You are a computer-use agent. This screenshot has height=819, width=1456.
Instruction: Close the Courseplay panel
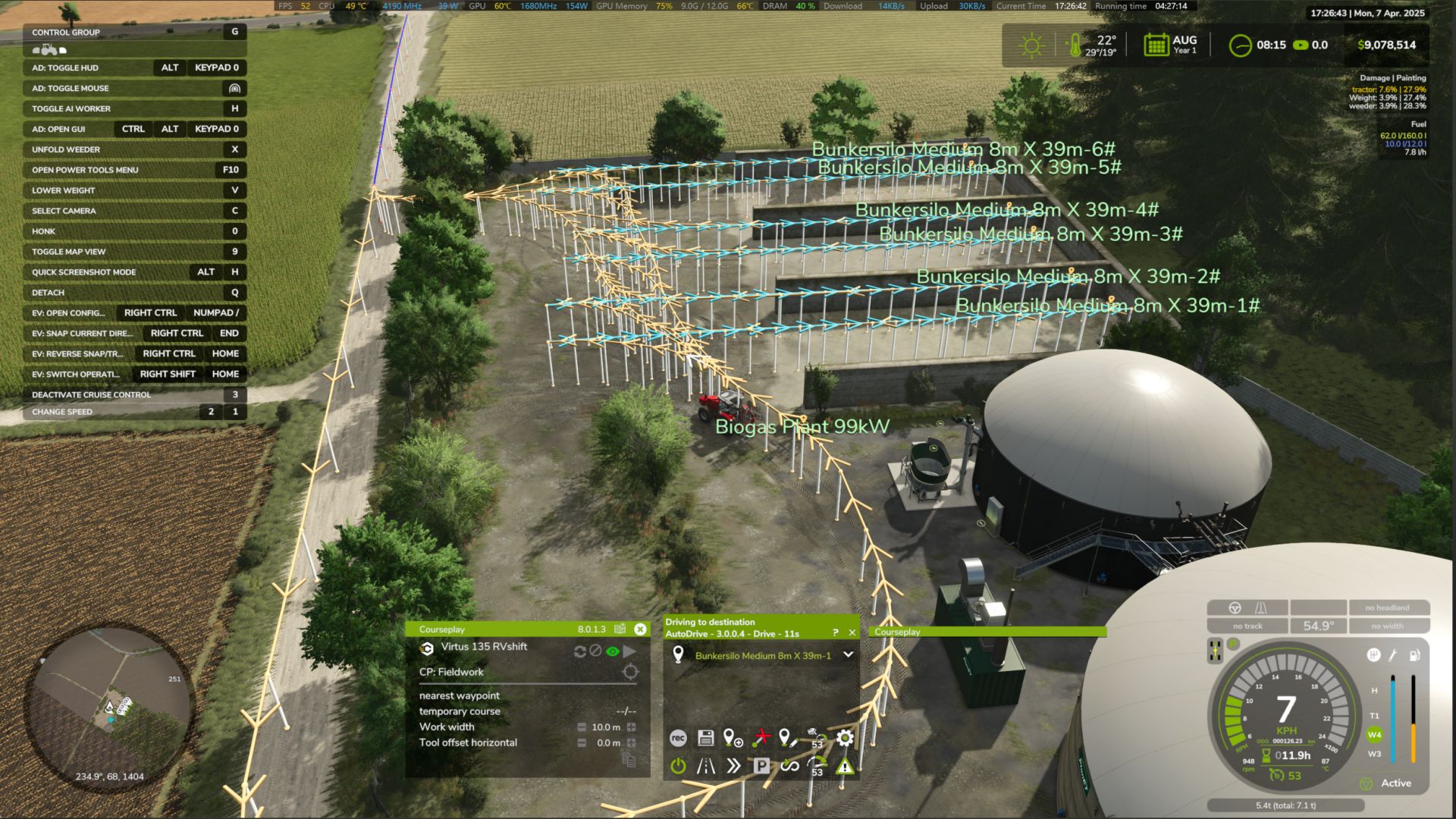click(x=640, y=629)
